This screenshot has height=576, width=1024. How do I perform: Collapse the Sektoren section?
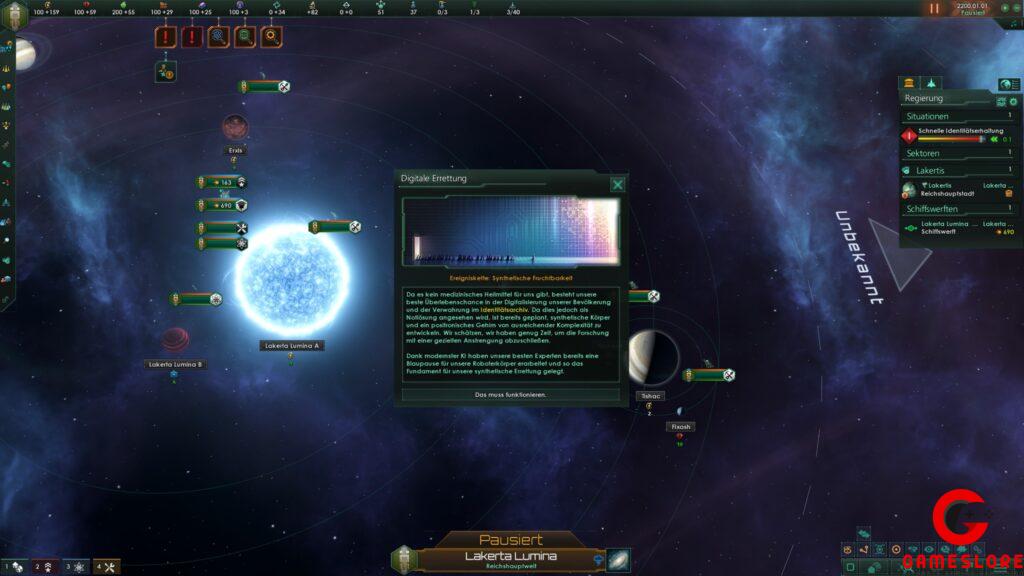click(957, 154)
